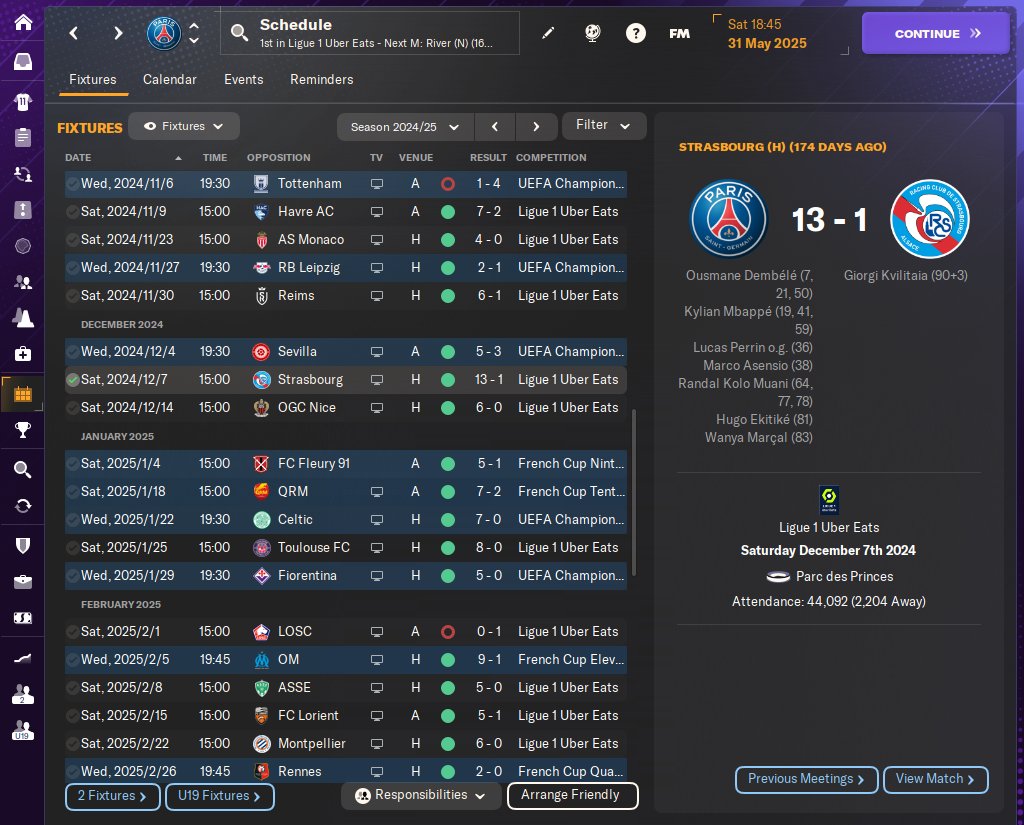Screen dimensions: 1024x825
Task: Switch to the Calendar tab
Action: (170, 79)
